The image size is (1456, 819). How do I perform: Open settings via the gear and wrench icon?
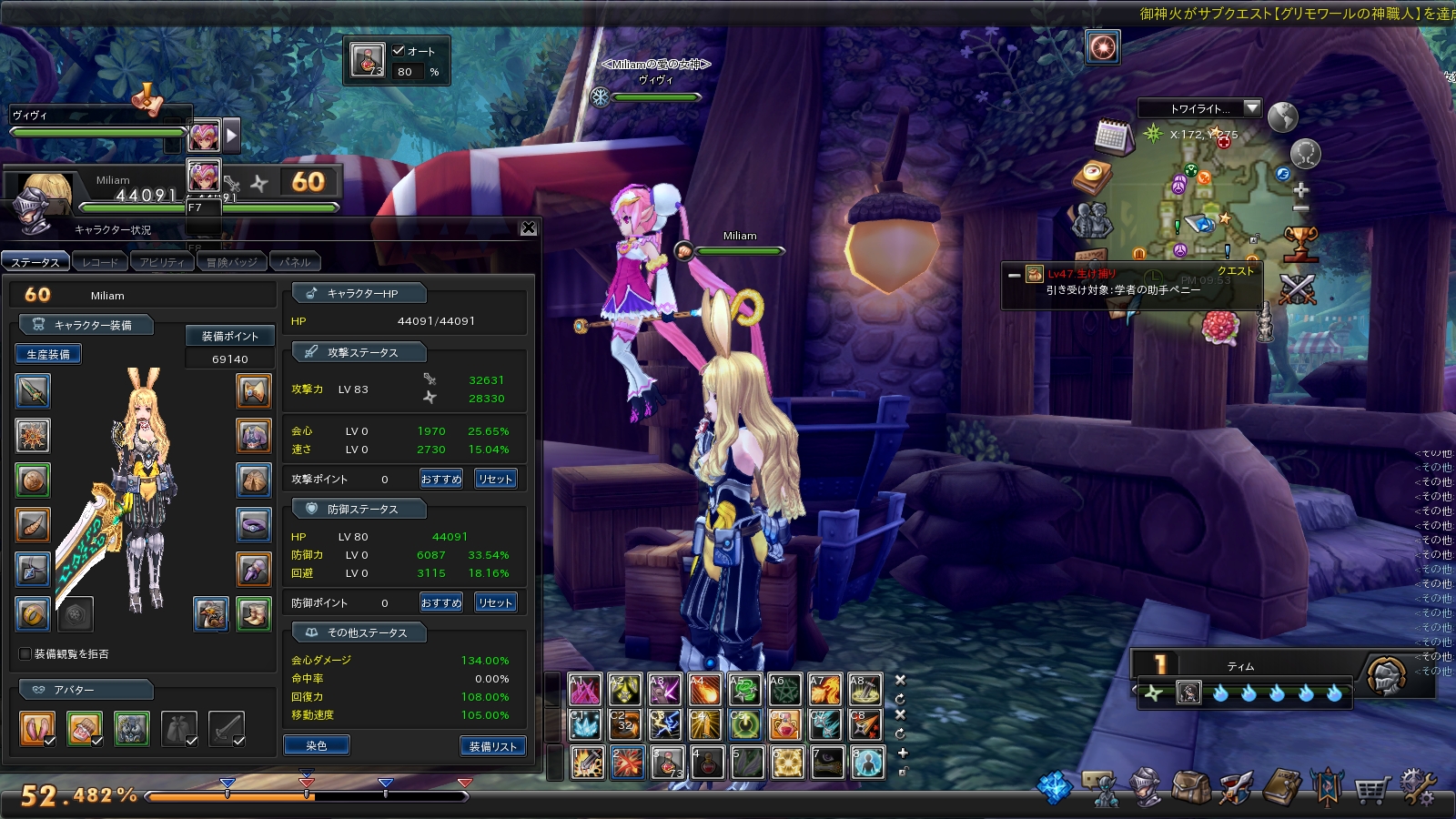[x=1417, y=788]
